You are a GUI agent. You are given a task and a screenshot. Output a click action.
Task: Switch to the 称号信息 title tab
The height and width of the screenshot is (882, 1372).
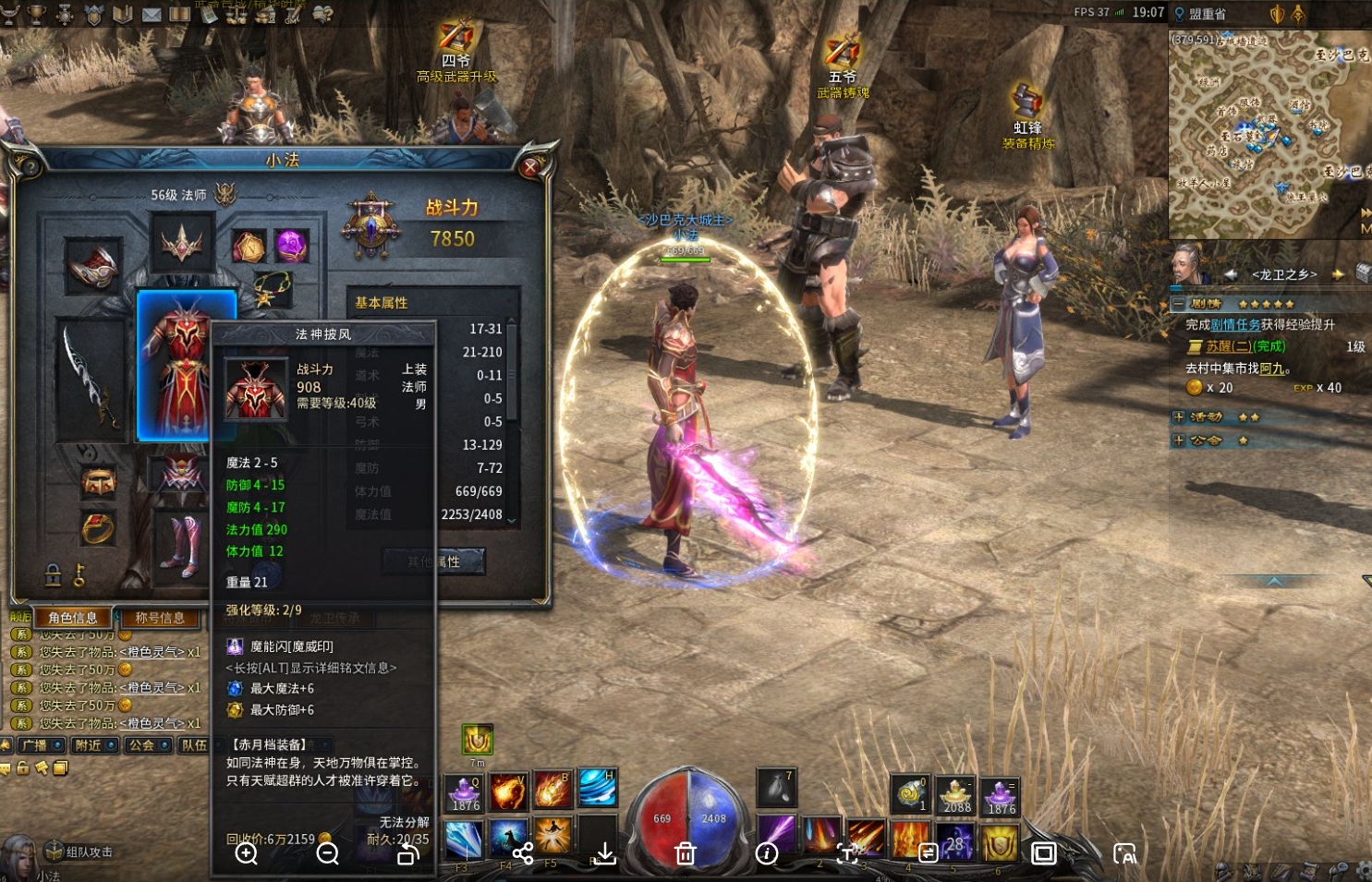click(160, 618)
